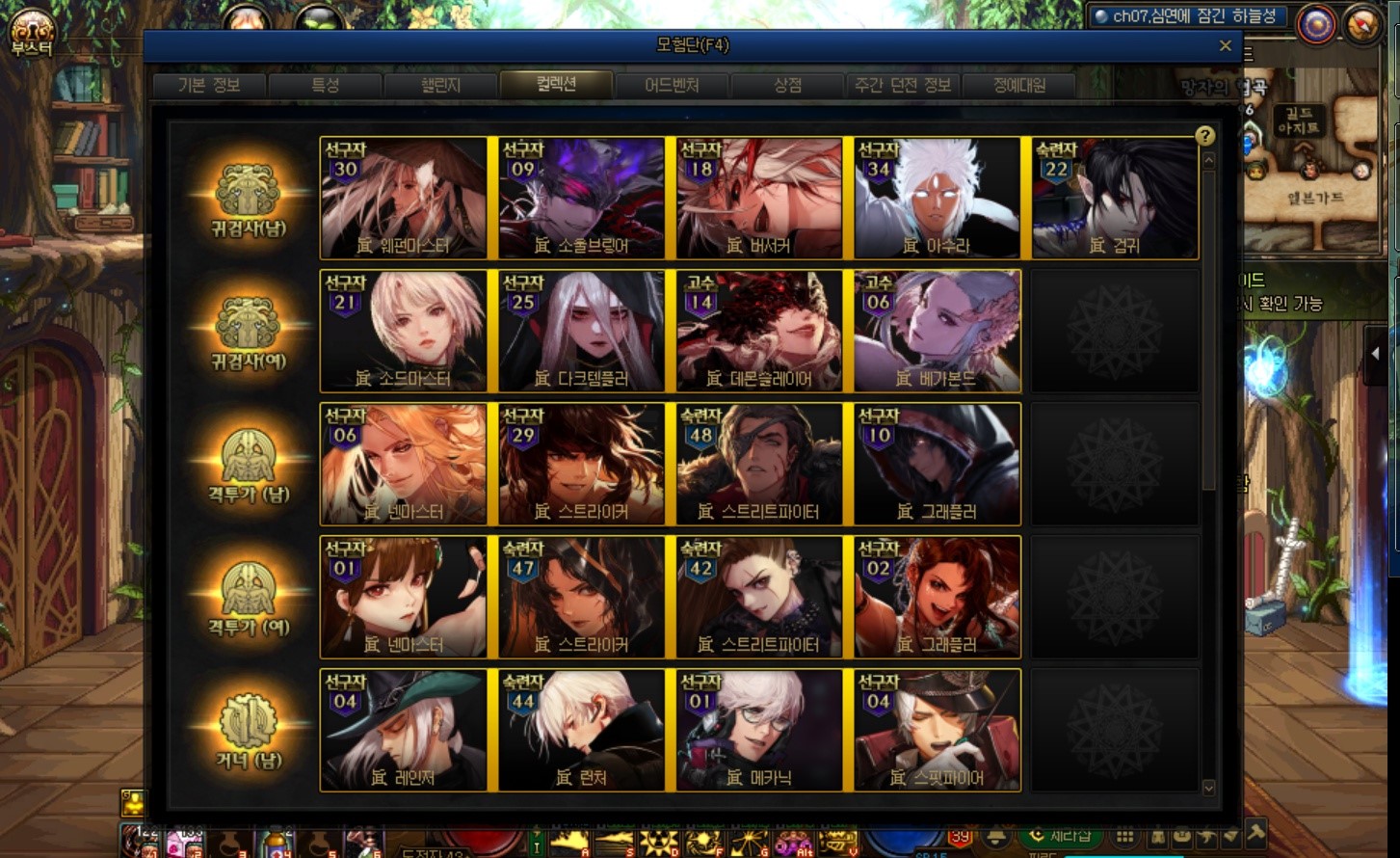Switch to the 정예대원 tab
Viewport: 1400px width, 858px height.
(1019, 85)
